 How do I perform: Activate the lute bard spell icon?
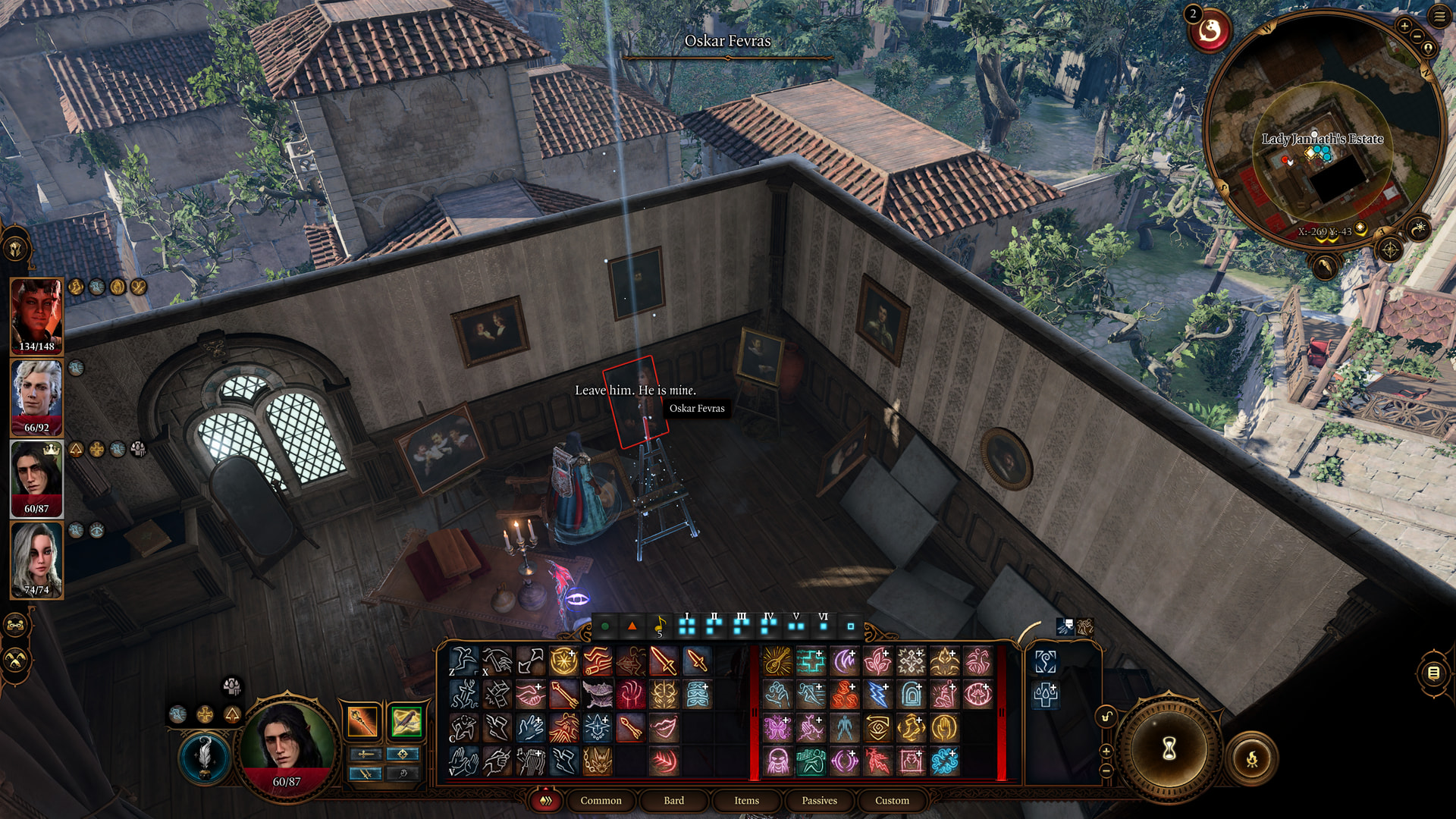[777, 661]
